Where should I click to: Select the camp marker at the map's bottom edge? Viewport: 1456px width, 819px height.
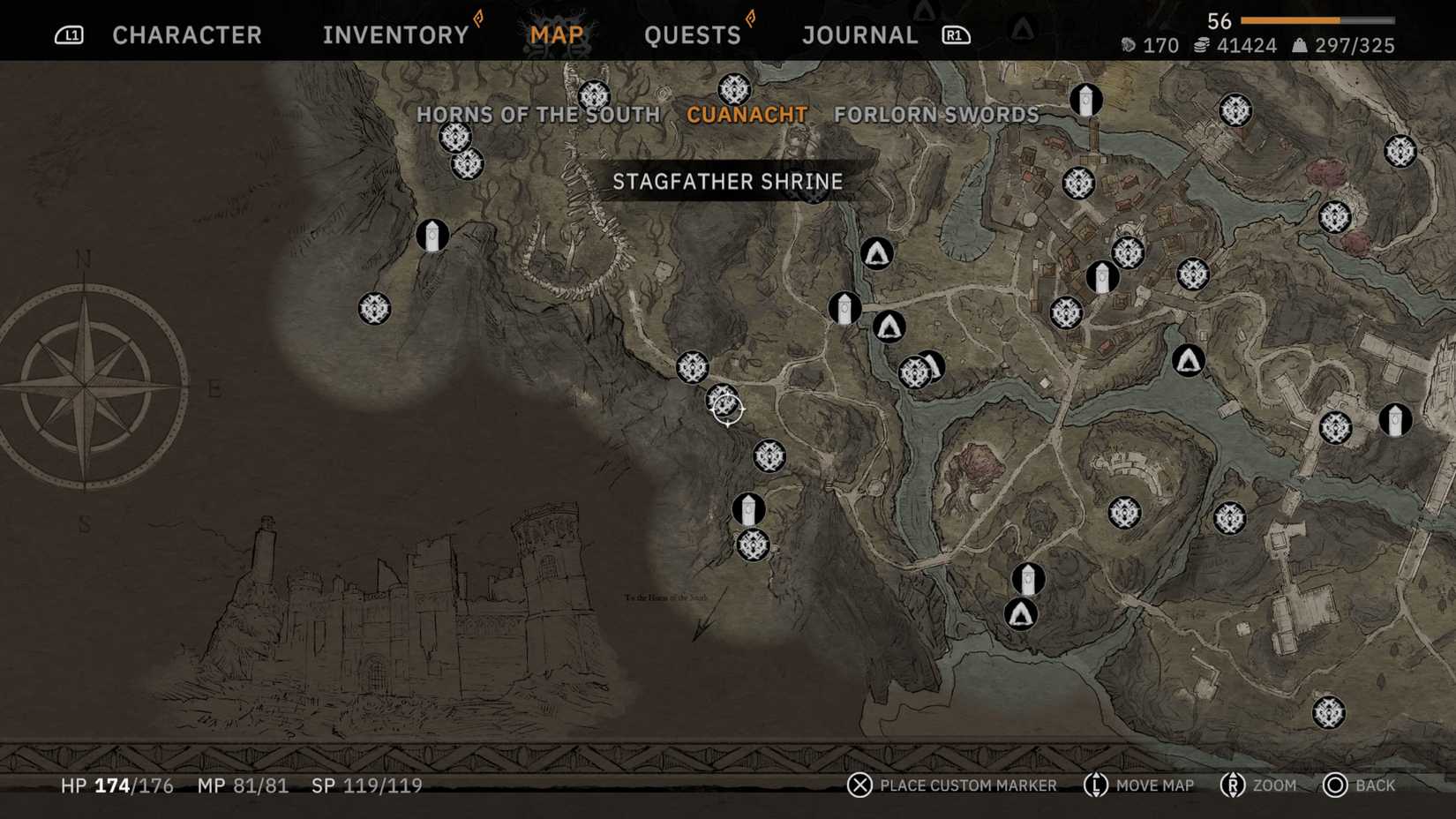click(1020, 612)
